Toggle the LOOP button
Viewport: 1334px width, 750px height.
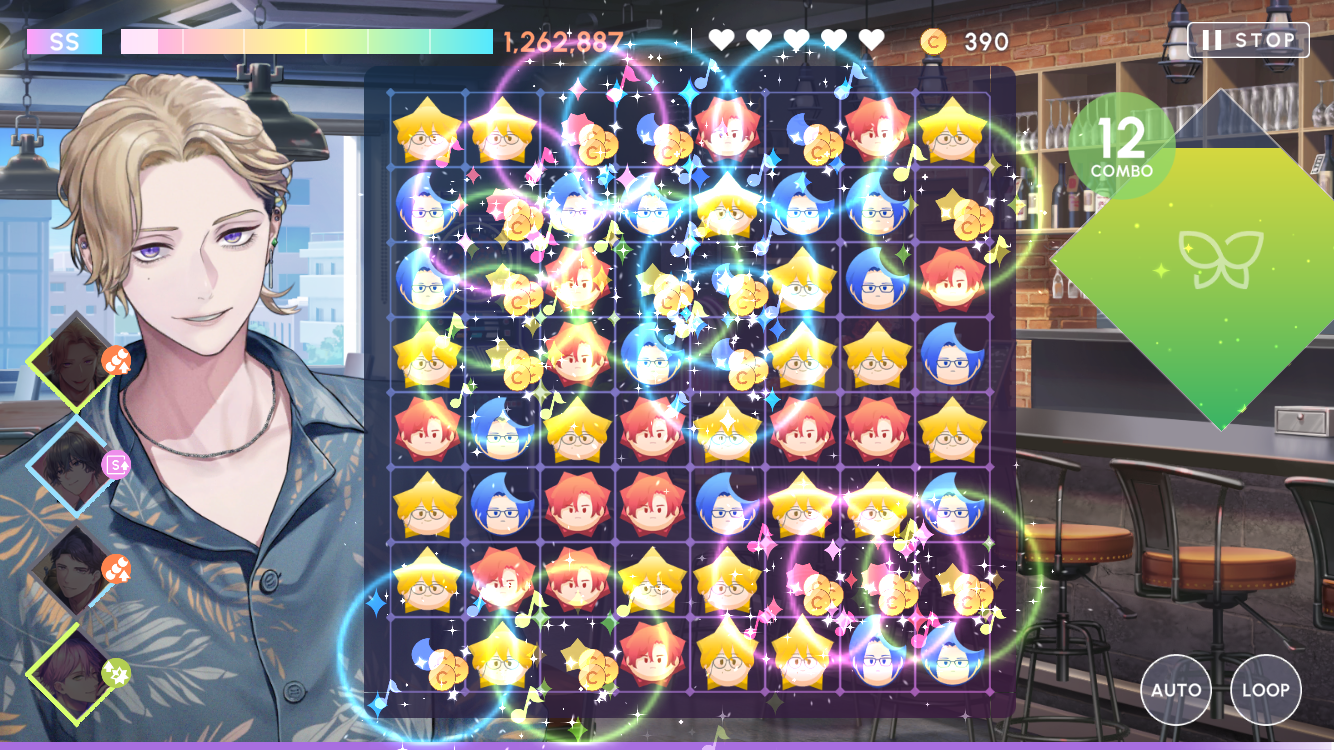point(1265,690)
